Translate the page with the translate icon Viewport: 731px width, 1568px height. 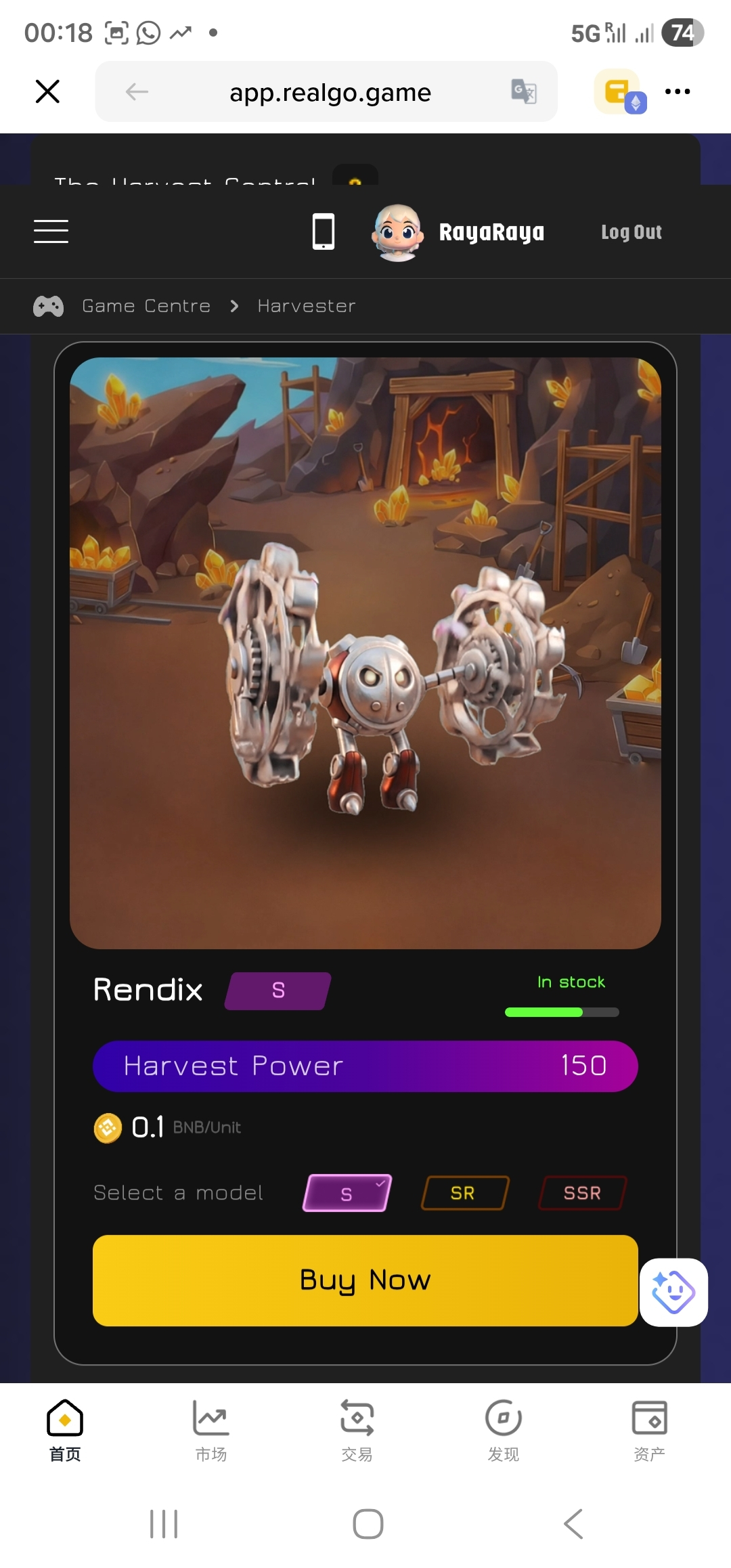pyautogui.click(x=523, y=91)
